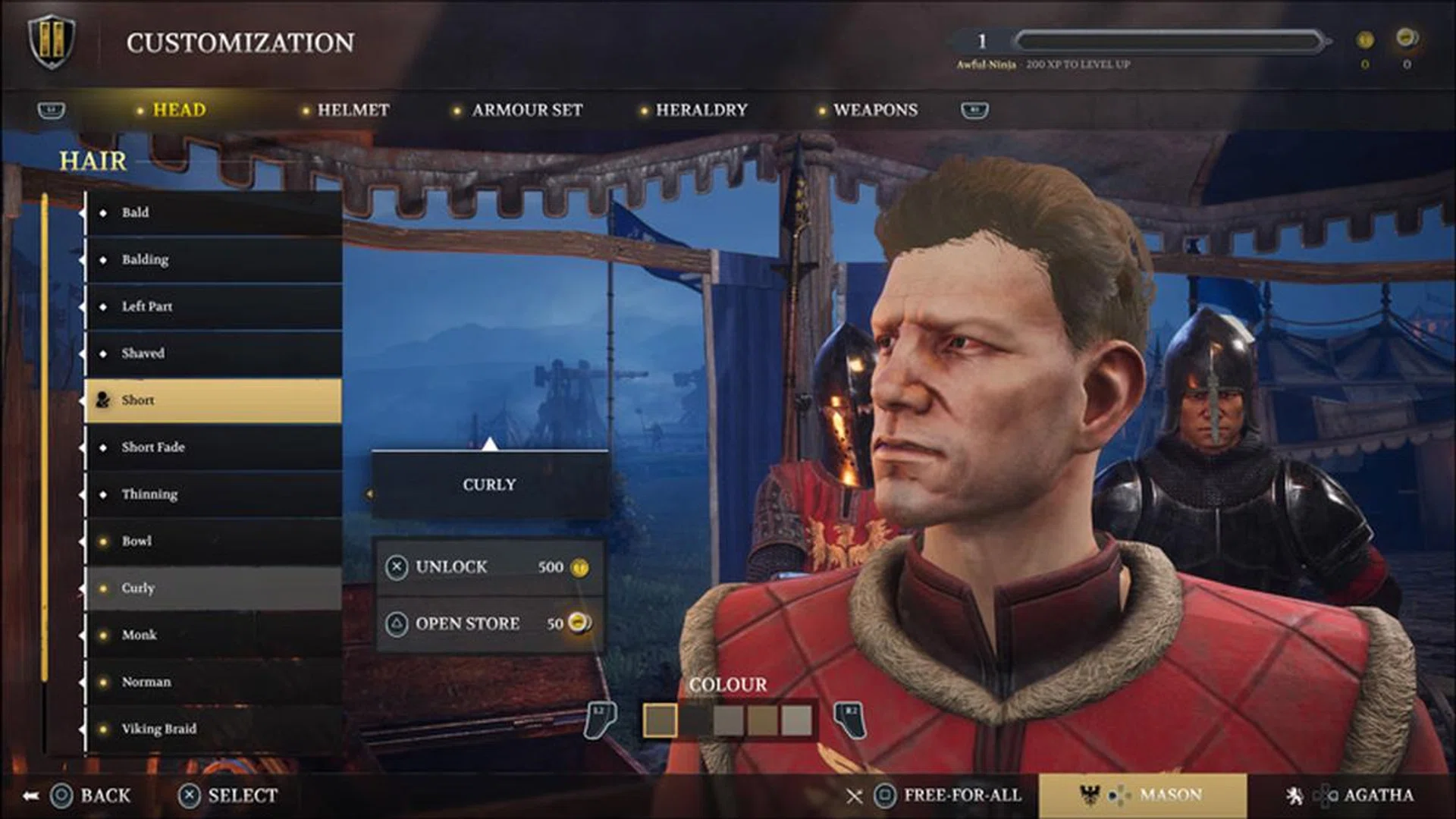1456x819 pixels.
Task: Choose the Bowl haircut
Action: pyautogui.click(x=213, y=541)
